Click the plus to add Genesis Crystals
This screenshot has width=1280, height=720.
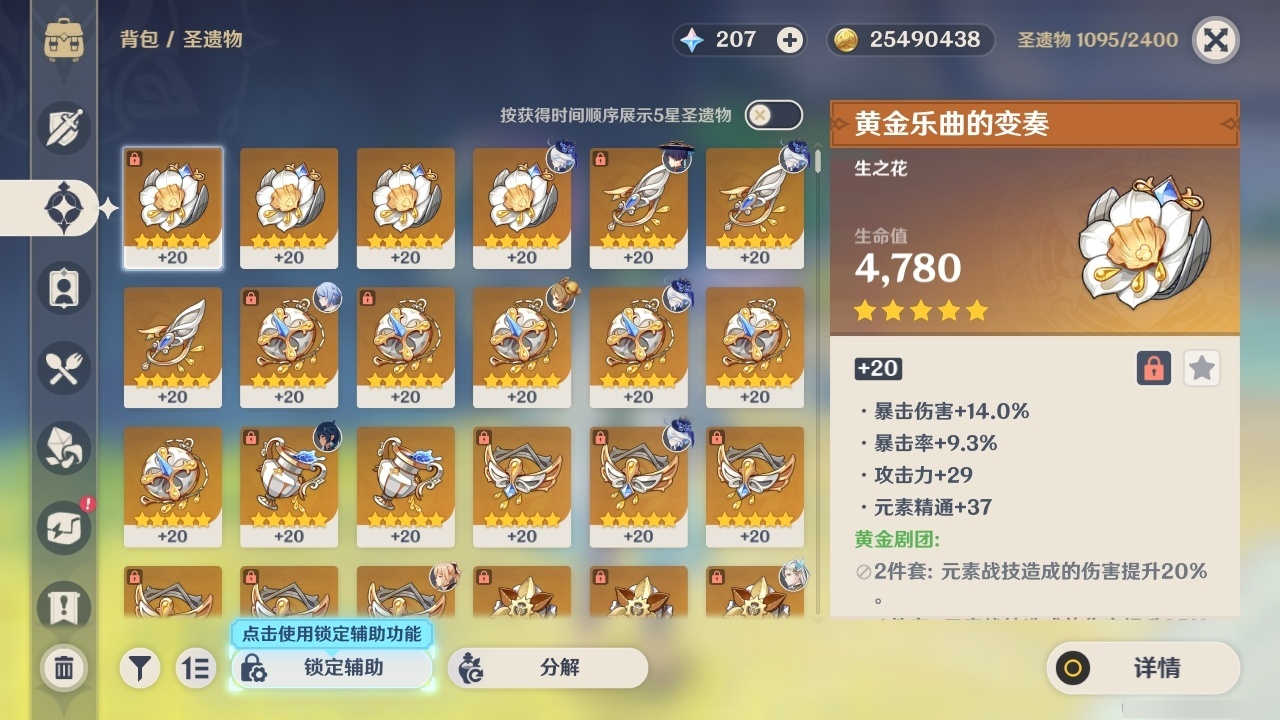(790, 40)
